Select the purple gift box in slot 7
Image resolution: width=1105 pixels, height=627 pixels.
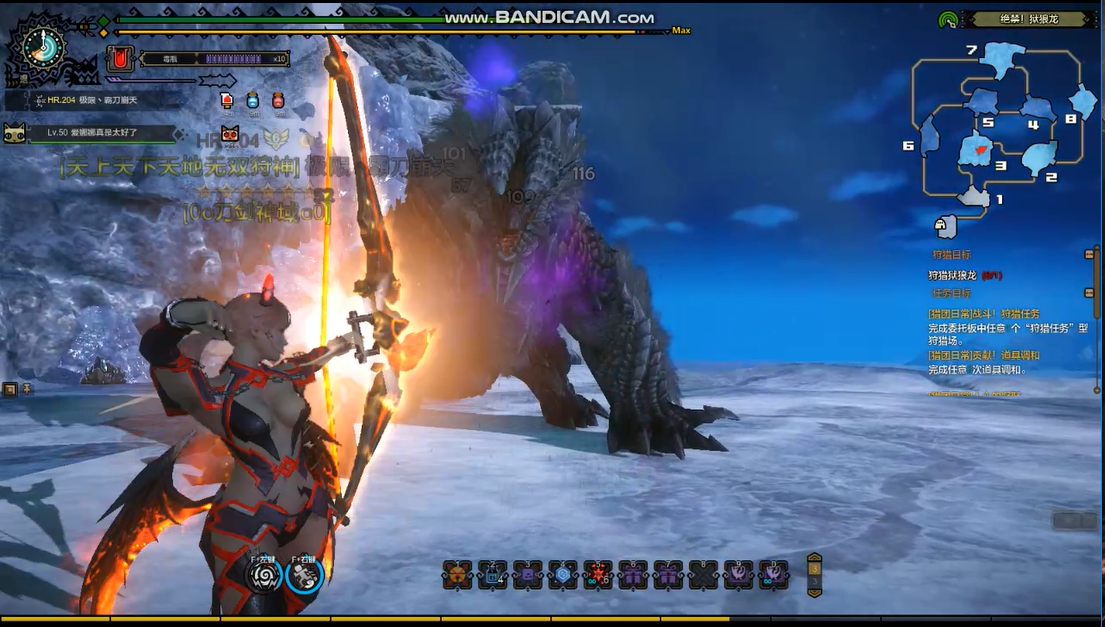point(668,575)
